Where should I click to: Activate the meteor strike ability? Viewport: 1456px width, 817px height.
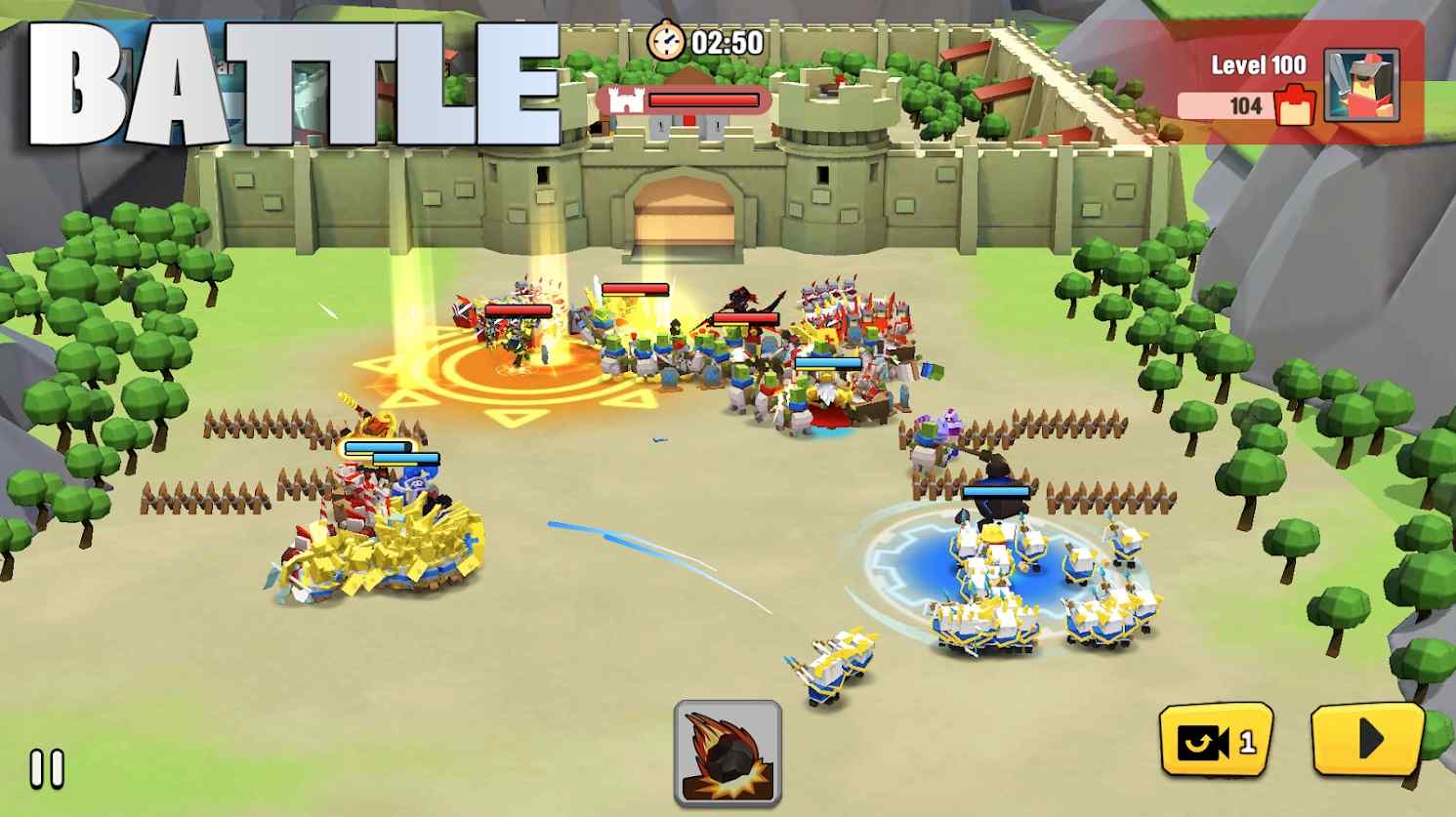click(x=728, y=753)
